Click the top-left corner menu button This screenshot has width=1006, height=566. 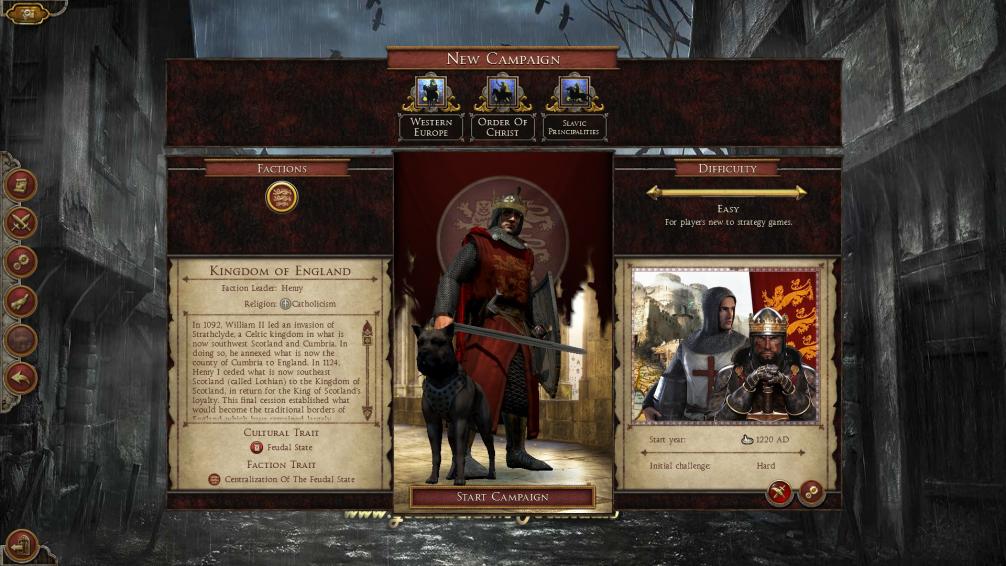pyautogui.click(x=27, y=13)
